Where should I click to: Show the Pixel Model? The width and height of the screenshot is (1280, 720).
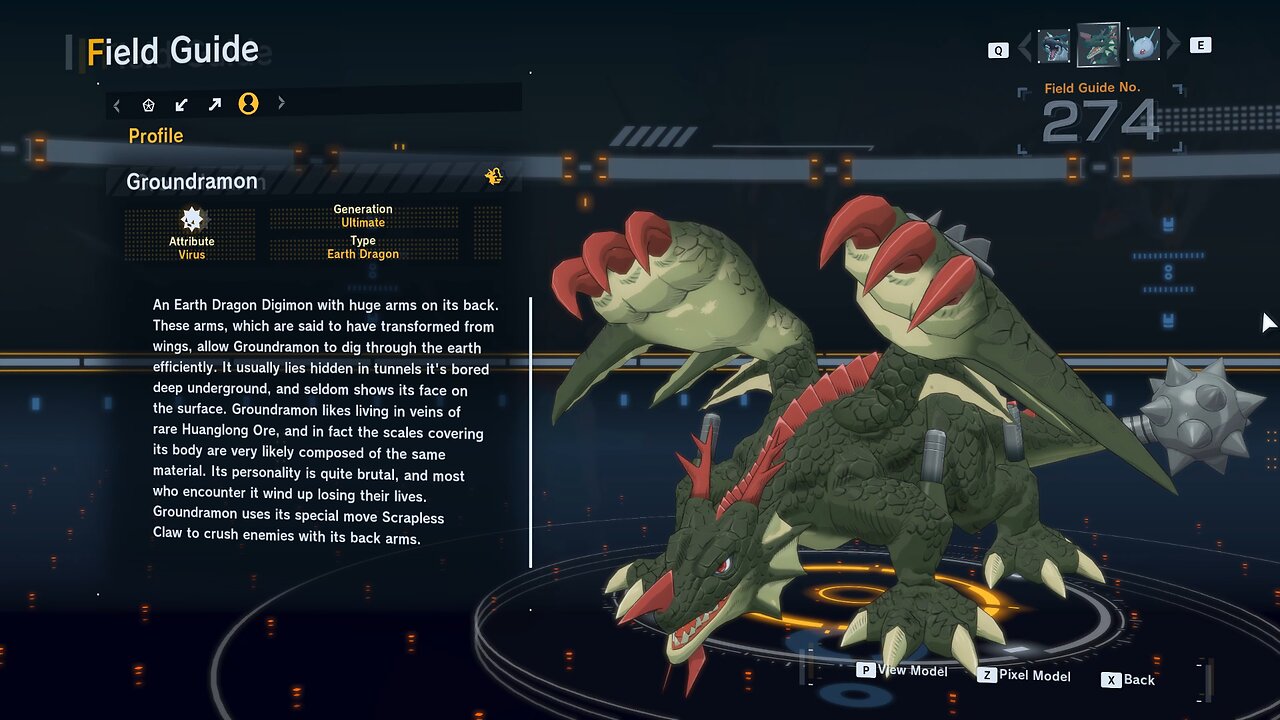coord(1025,676)
